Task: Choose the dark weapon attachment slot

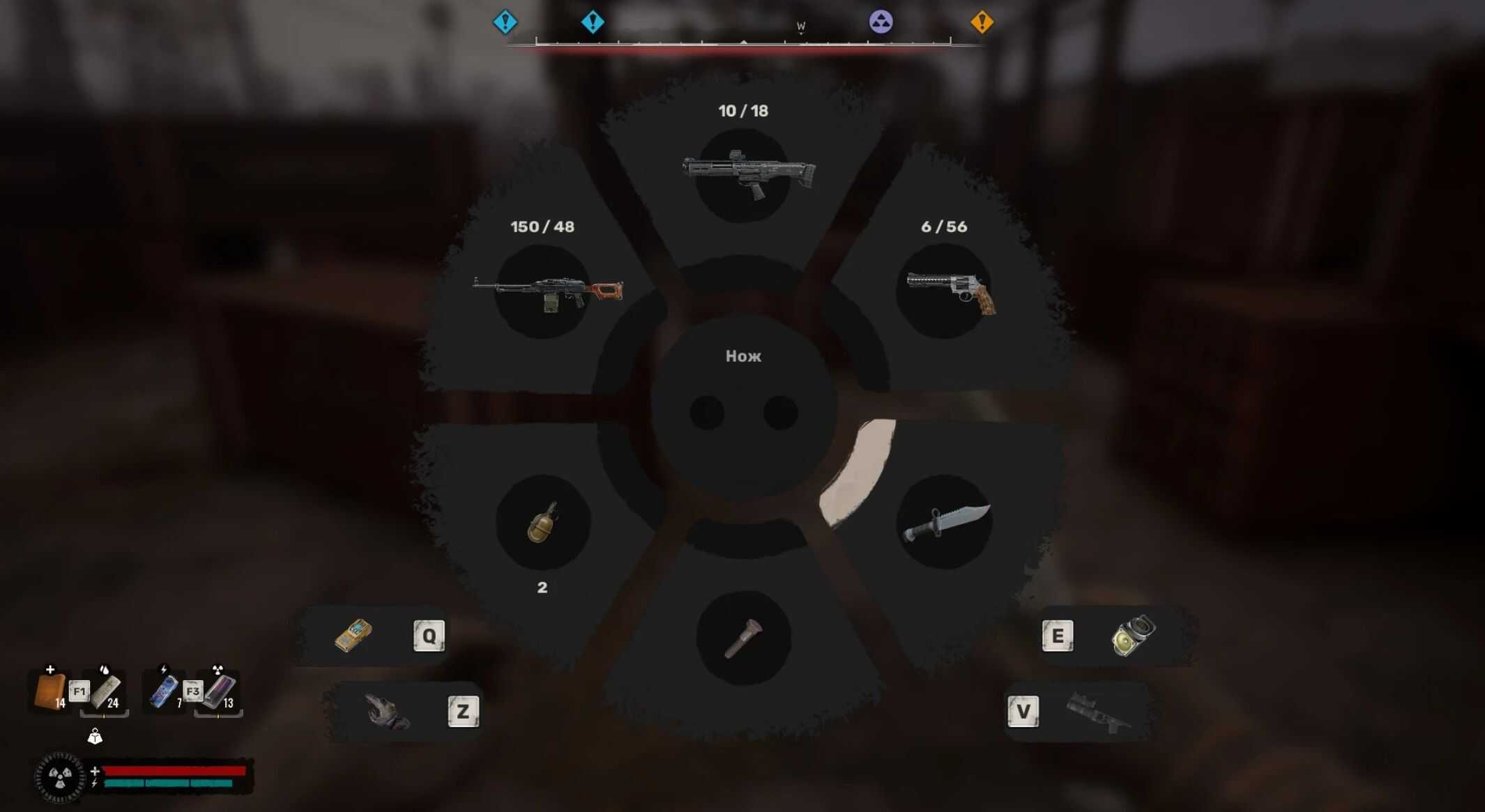Action: pos(1097,712)
